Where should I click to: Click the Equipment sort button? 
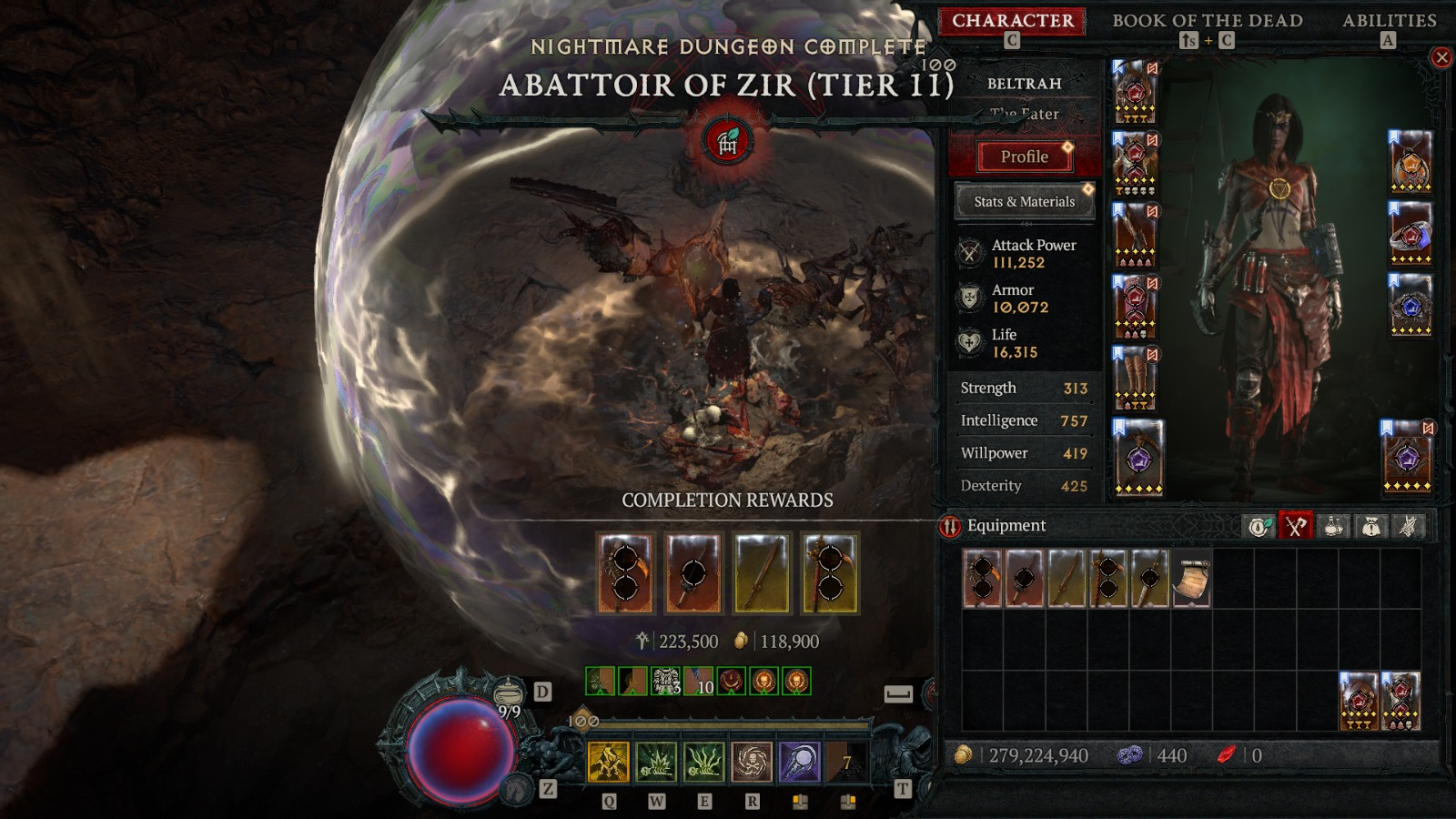[950, 526]
